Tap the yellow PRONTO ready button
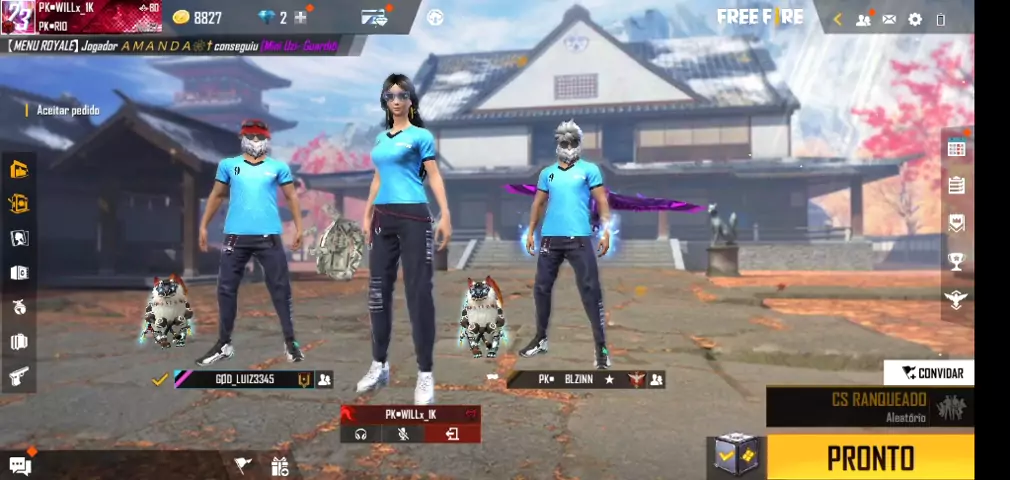This screenshot has width=1010, height=480. (x=869, y=458)
